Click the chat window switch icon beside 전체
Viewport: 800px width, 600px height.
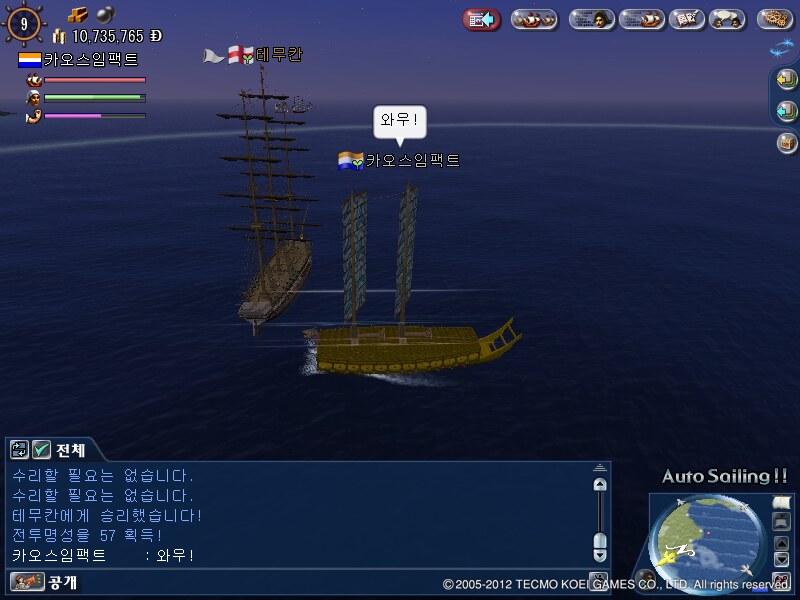tap(19, 450)
